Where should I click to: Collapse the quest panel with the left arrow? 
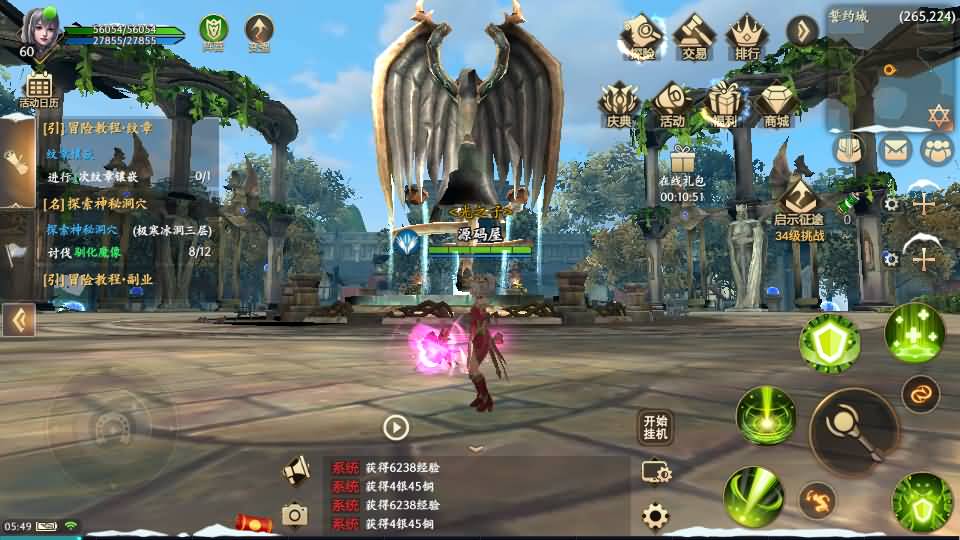[x=18, y=320]
